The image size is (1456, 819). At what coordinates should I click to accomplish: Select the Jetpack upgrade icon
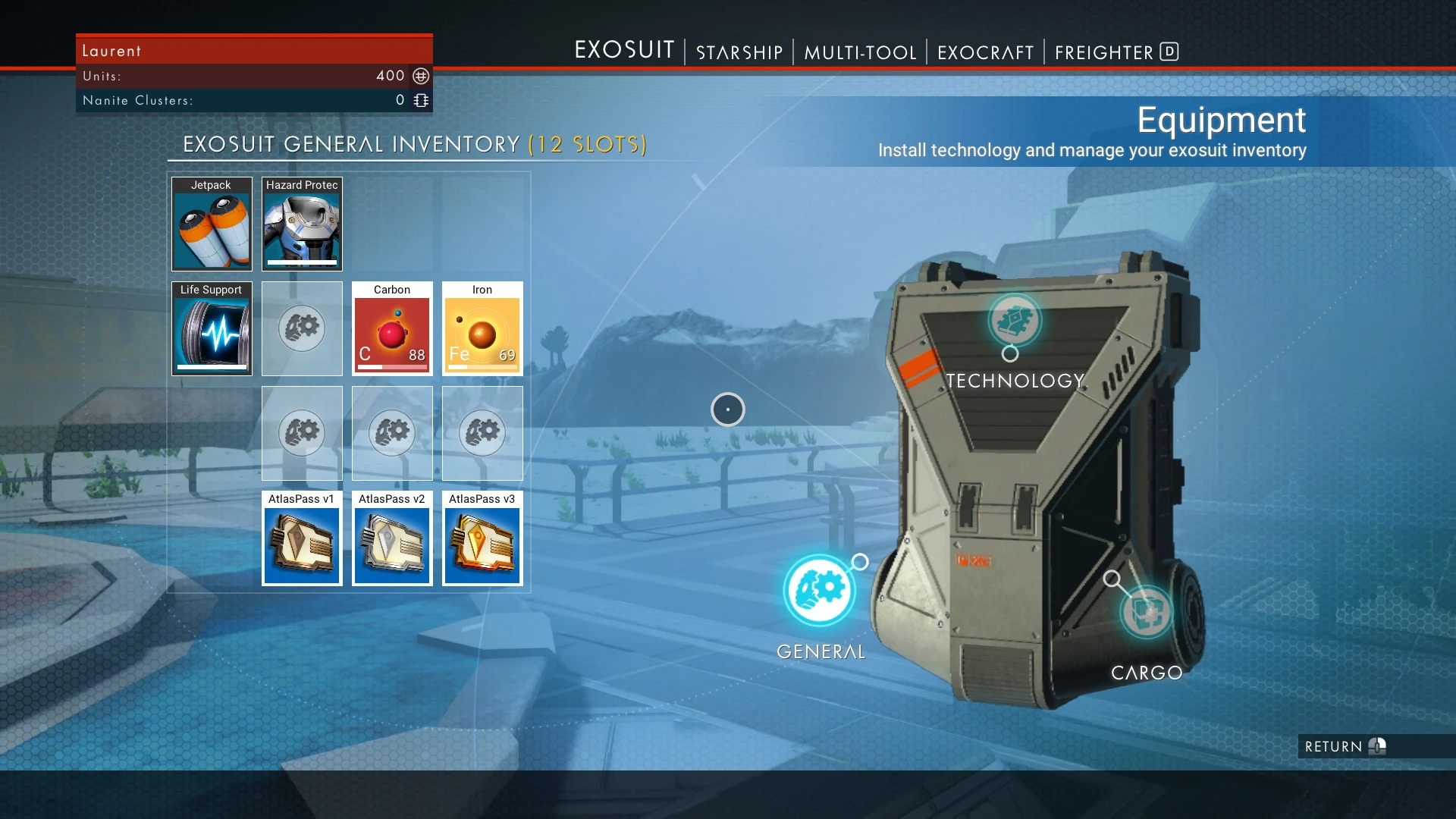point(212,224)
